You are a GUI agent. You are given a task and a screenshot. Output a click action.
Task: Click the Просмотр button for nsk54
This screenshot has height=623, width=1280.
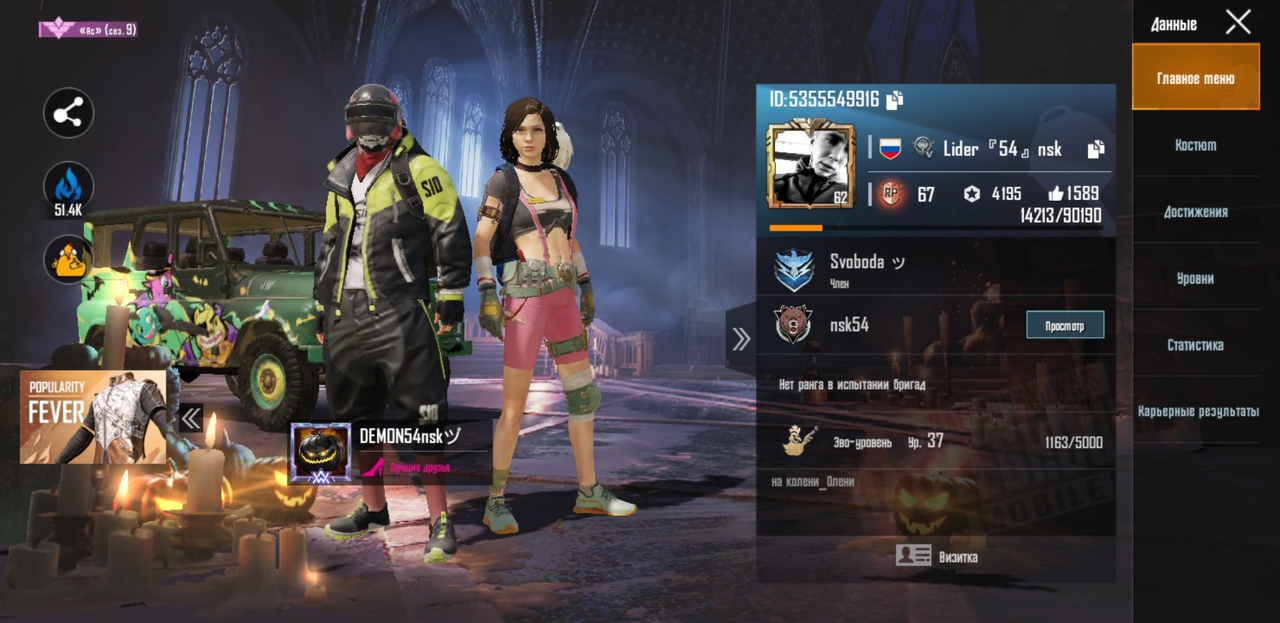point(1065,325)
